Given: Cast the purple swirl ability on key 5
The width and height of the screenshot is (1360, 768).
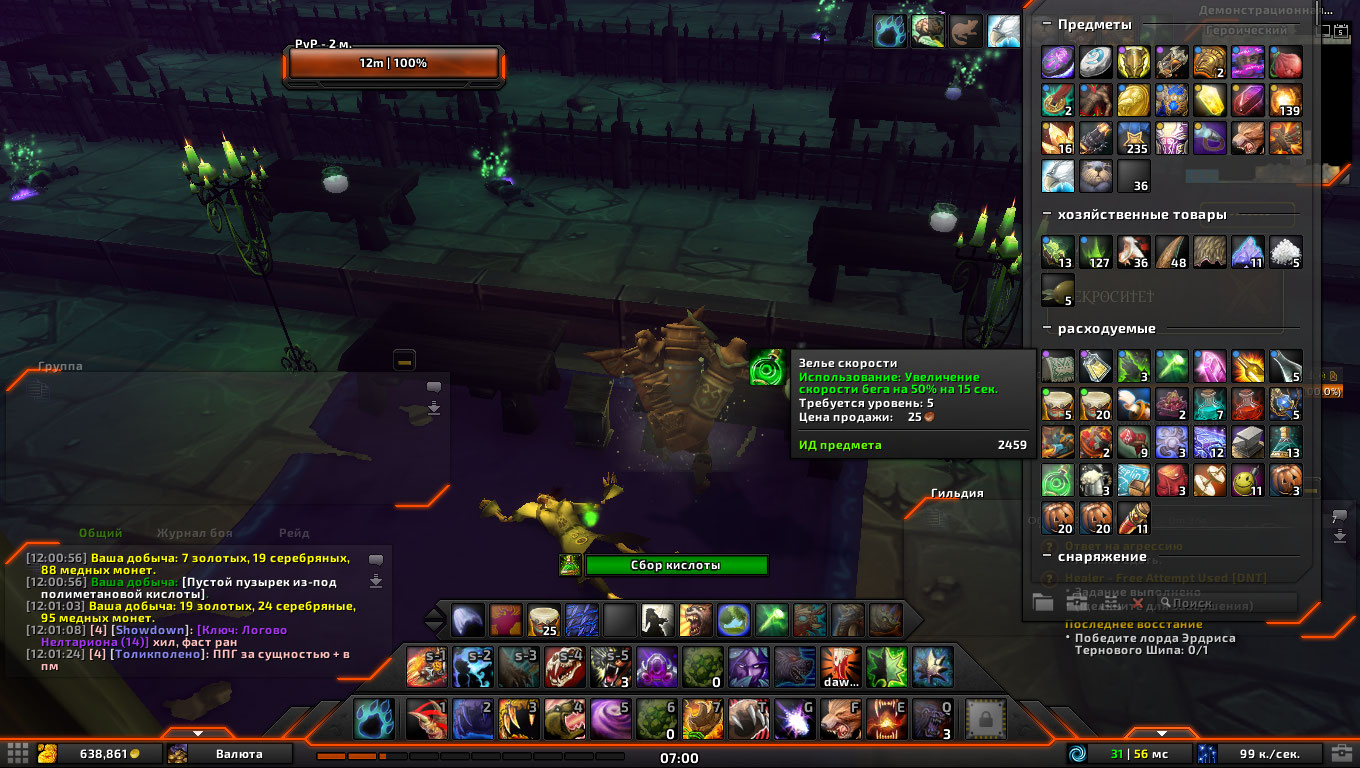Looking at the screenshot, I should click(604, 719).
